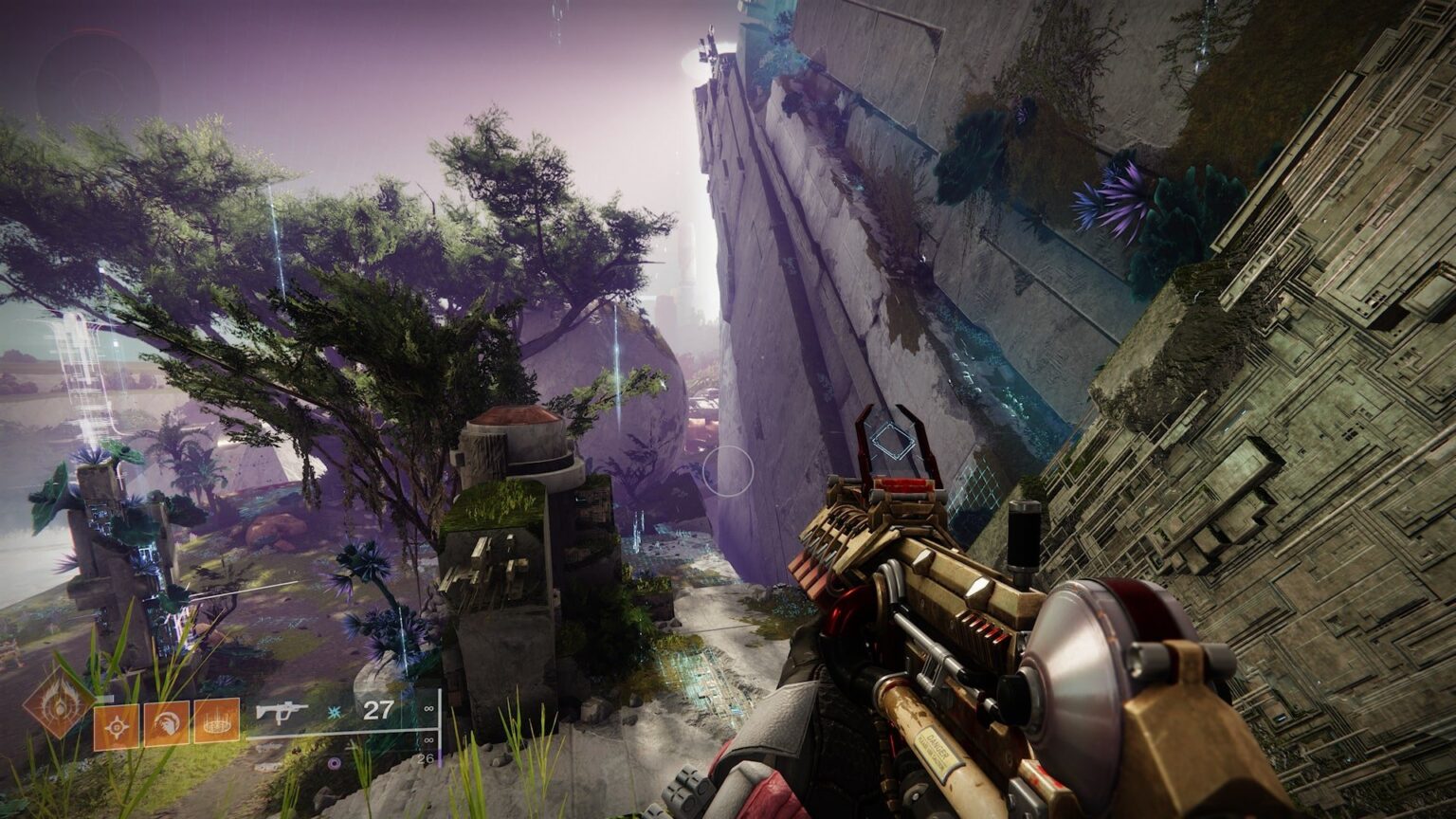Viewport: 1456px width, 819px height.
Task: Select the reserve ammo count 26
Action: (x=425, y=759)
